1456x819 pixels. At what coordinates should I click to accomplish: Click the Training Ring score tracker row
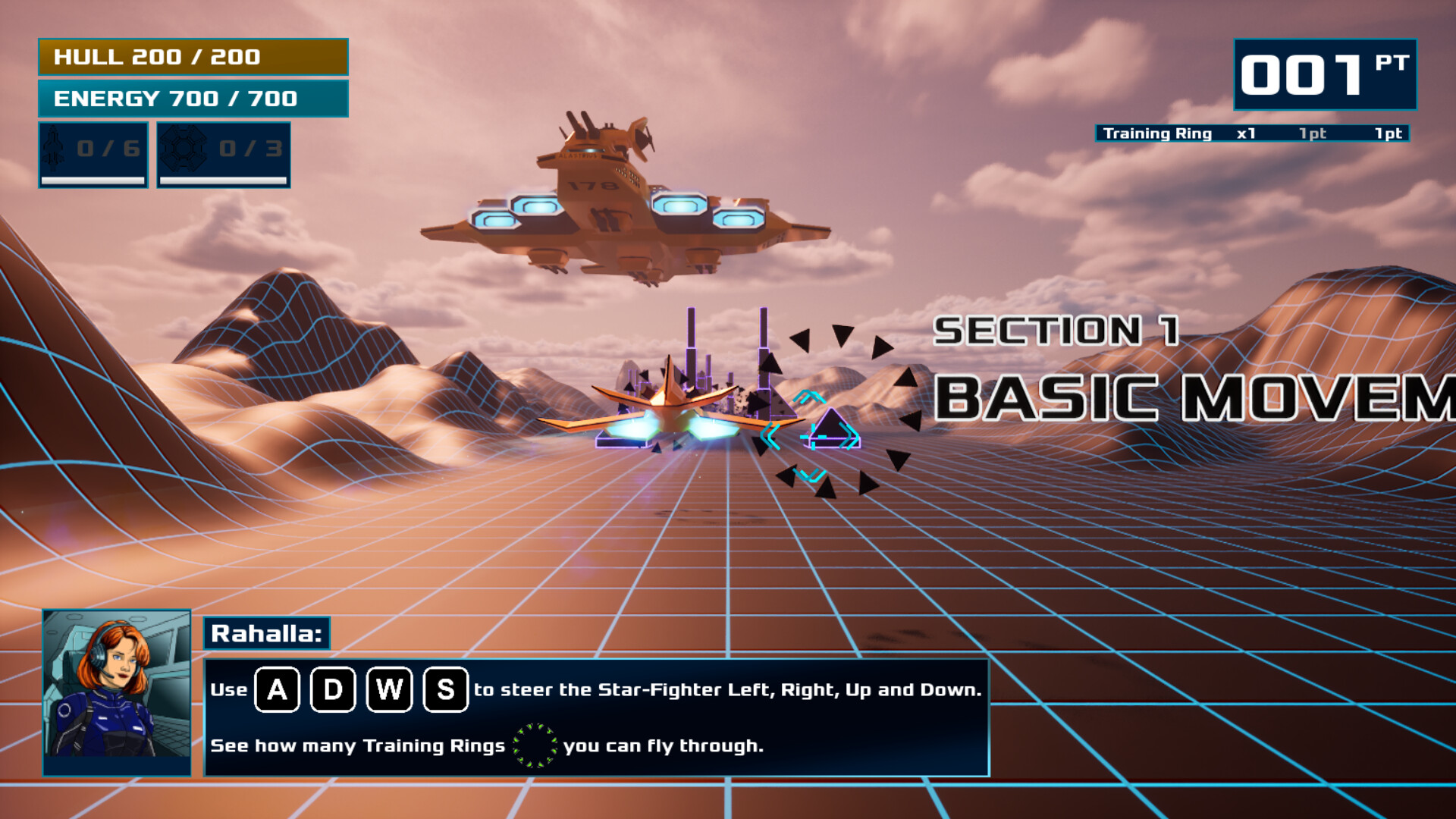(x=1252, y=133)
